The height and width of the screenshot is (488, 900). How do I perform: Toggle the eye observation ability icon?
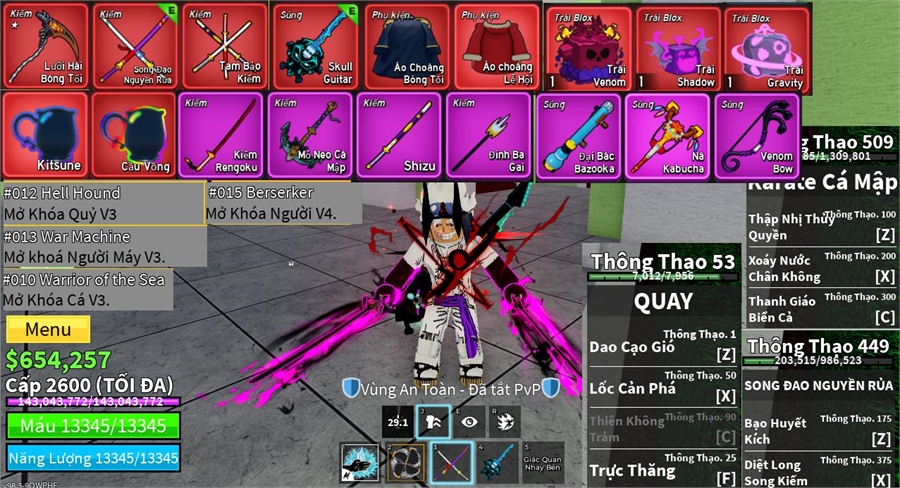tap(470, 422)
